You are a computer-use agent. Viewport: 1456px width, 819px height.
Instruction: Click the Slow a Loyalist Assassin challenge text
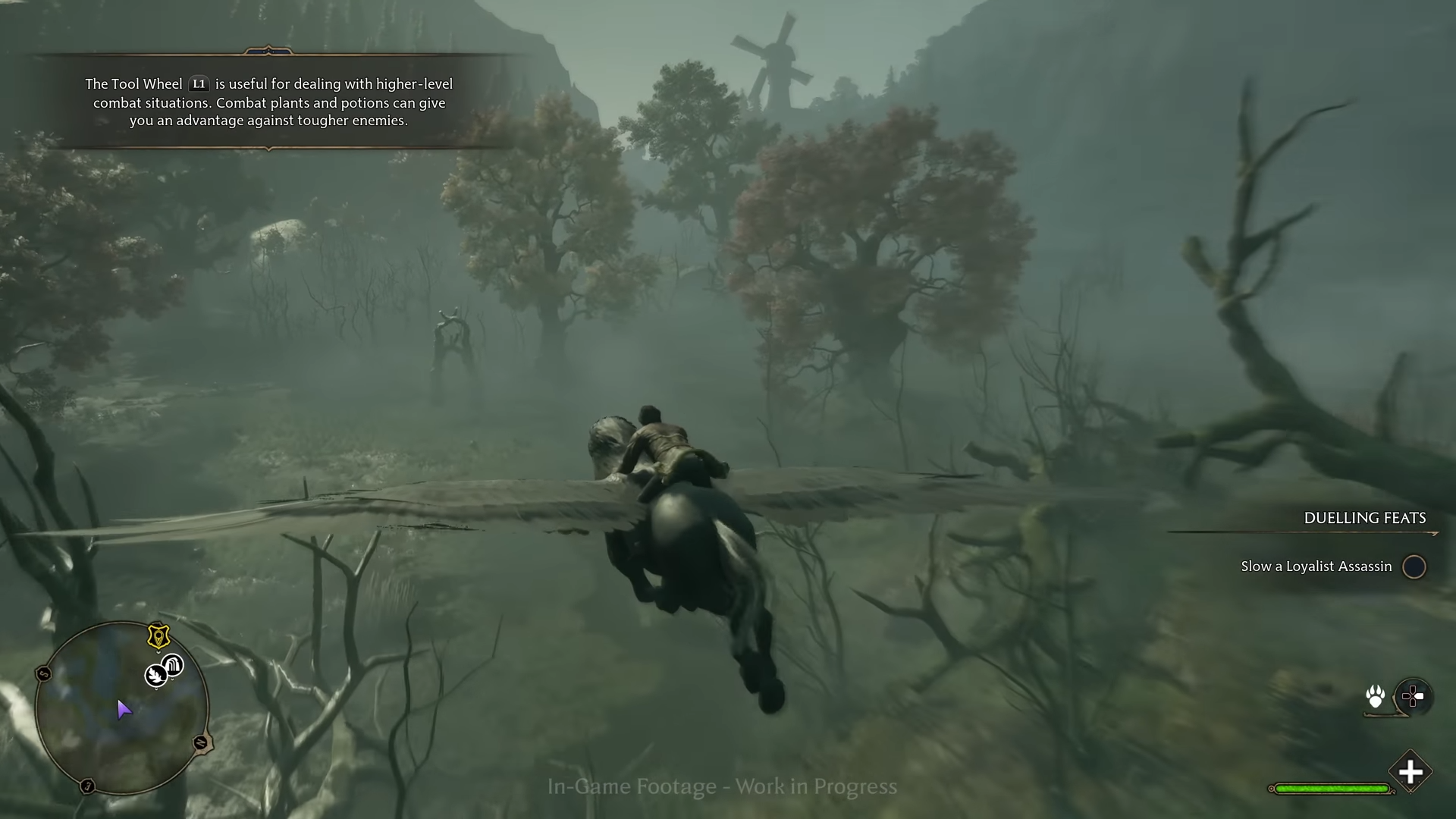pos(1316,566)
